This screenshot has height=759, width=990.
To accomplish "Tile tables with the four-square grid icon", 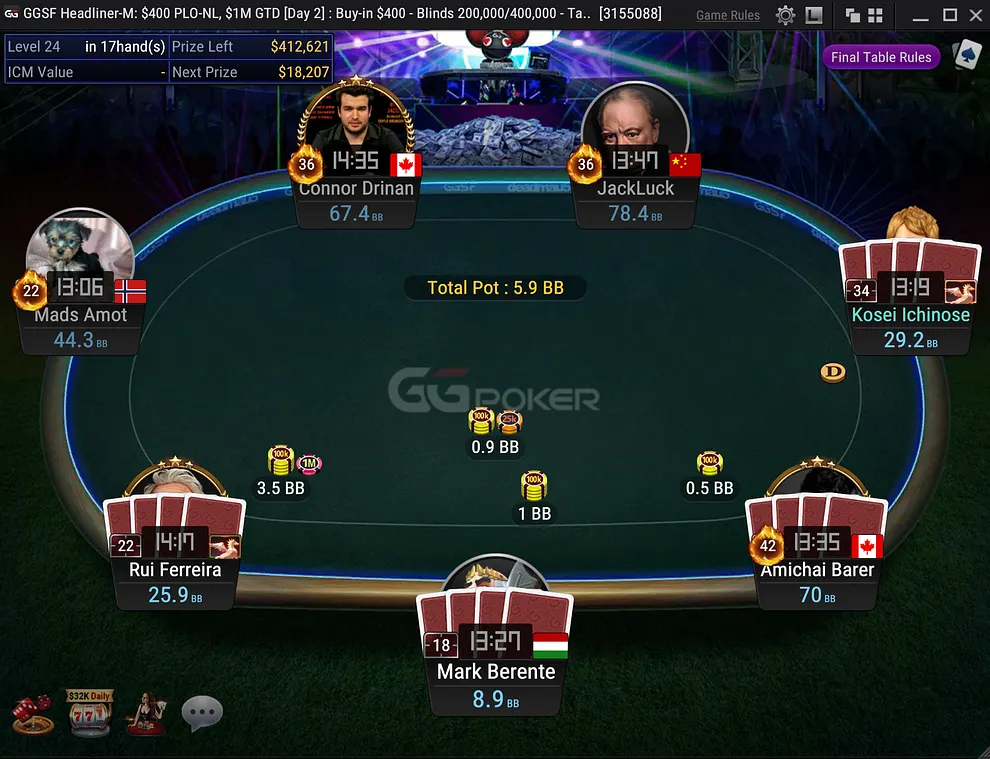I will click(x=875, y=15).
